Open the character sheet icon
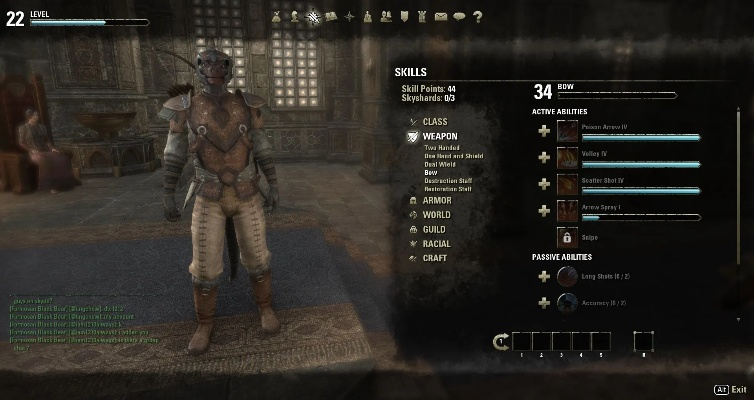Screen dimensions: 754x400 pos(296,16)
